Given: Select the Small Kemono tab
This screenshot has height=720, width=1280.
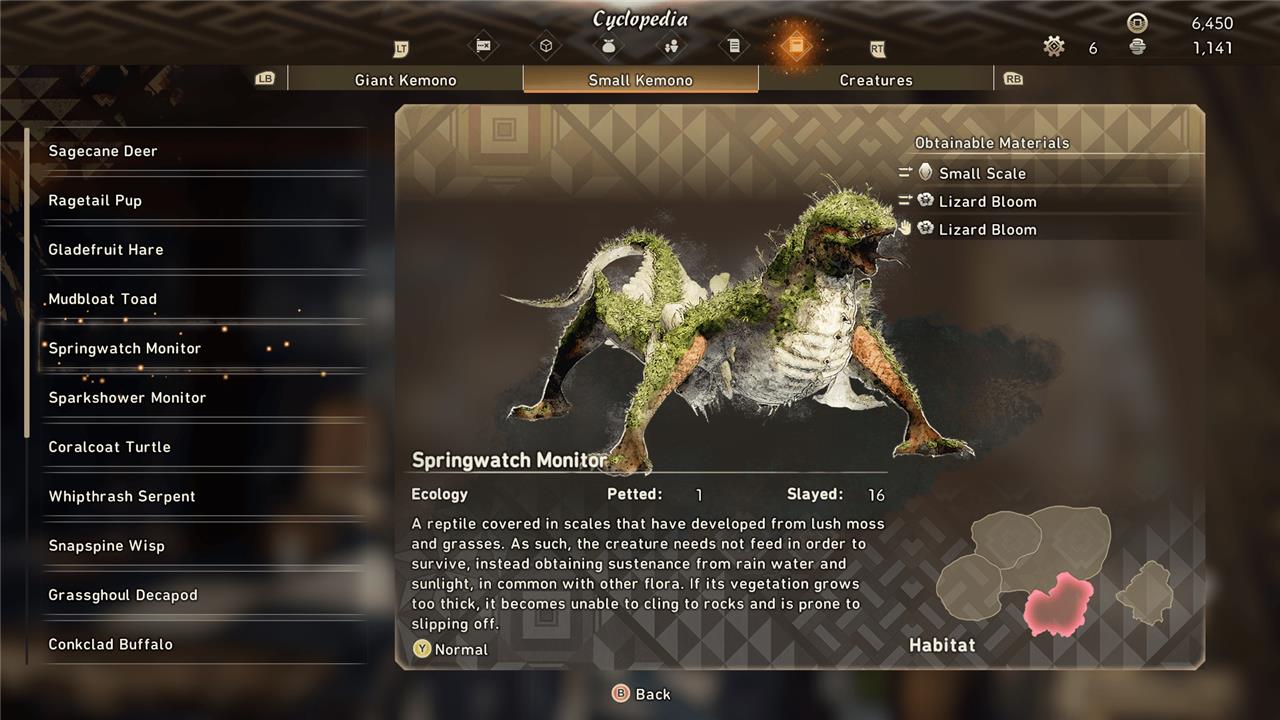Looking at the screenshot, I should 640,80.
